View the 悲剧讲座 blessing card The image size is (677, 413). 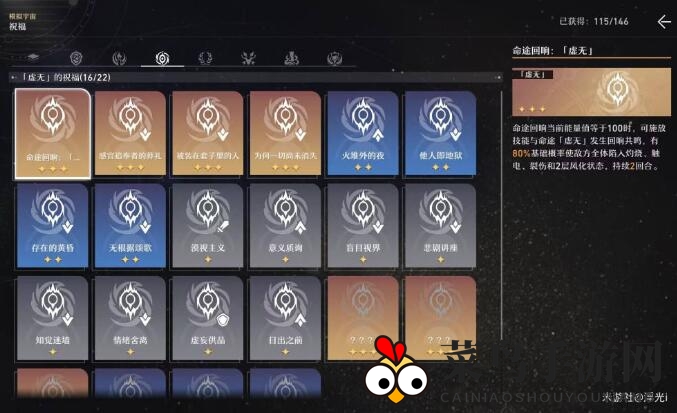click(x=439, y=226)
